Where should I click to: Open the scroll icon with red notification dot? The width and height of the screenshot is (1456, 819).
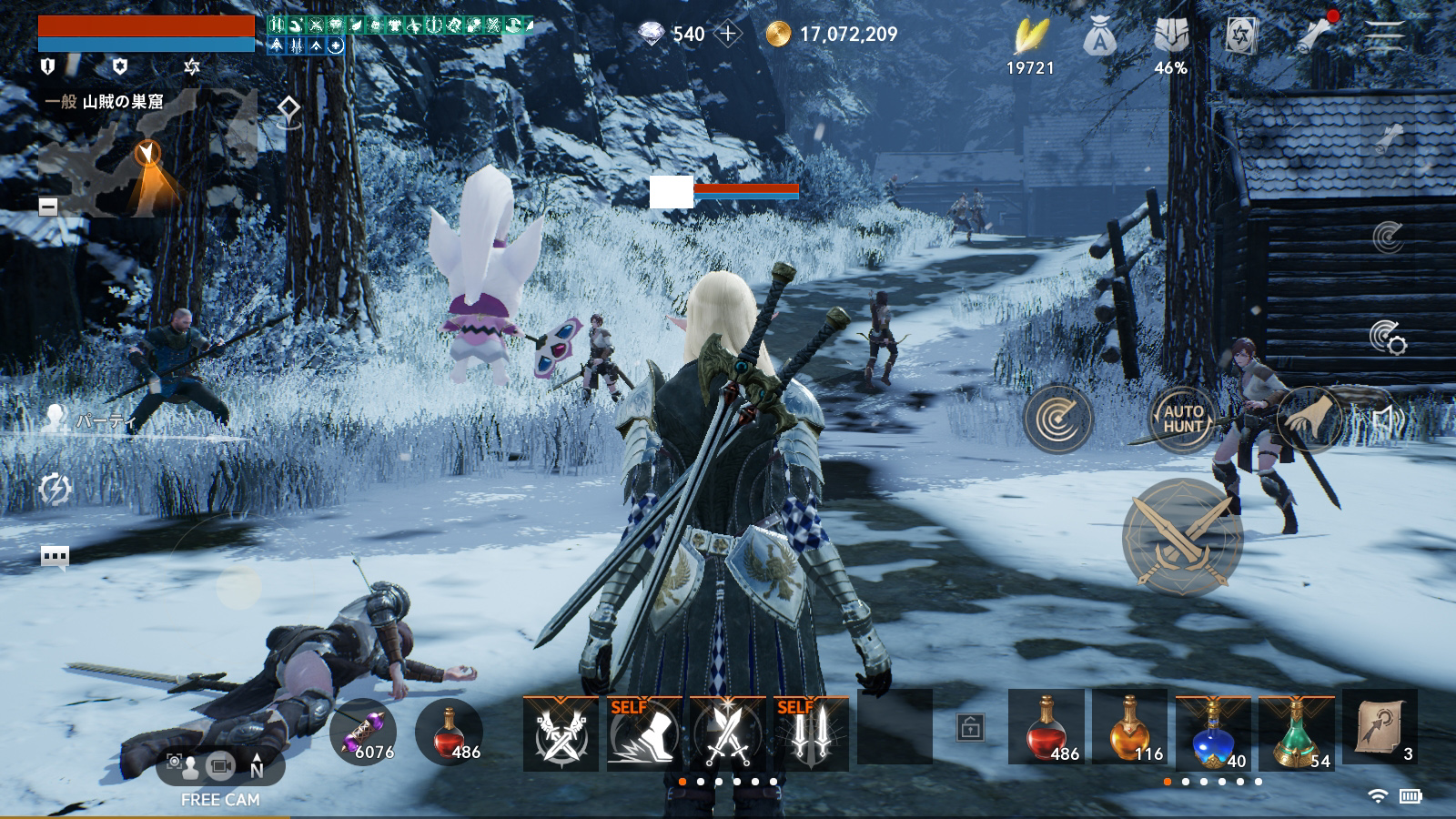(1315, 36)
